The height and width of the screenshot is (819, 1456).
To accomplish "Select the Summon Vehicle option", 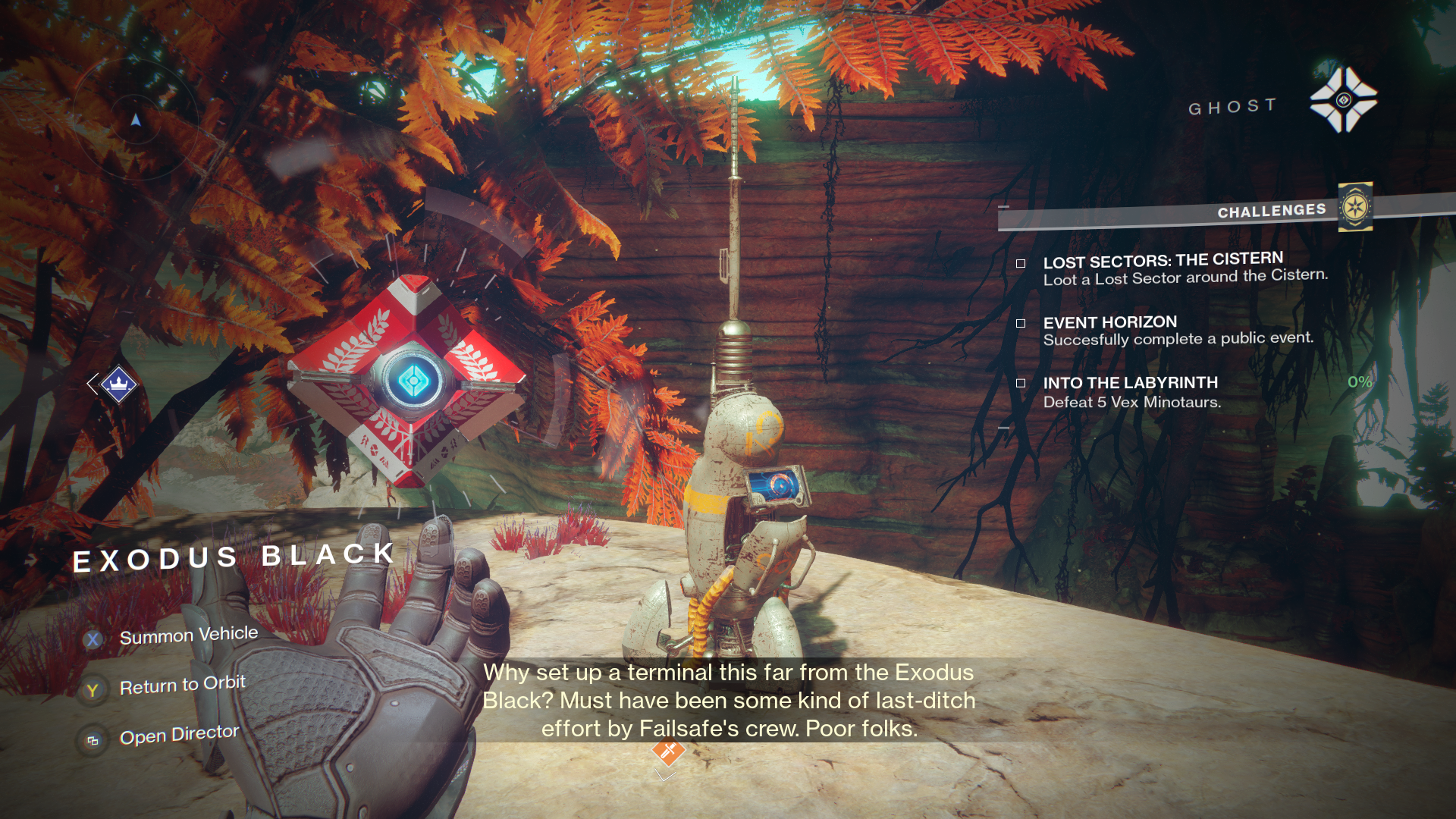I will [188, 635].
